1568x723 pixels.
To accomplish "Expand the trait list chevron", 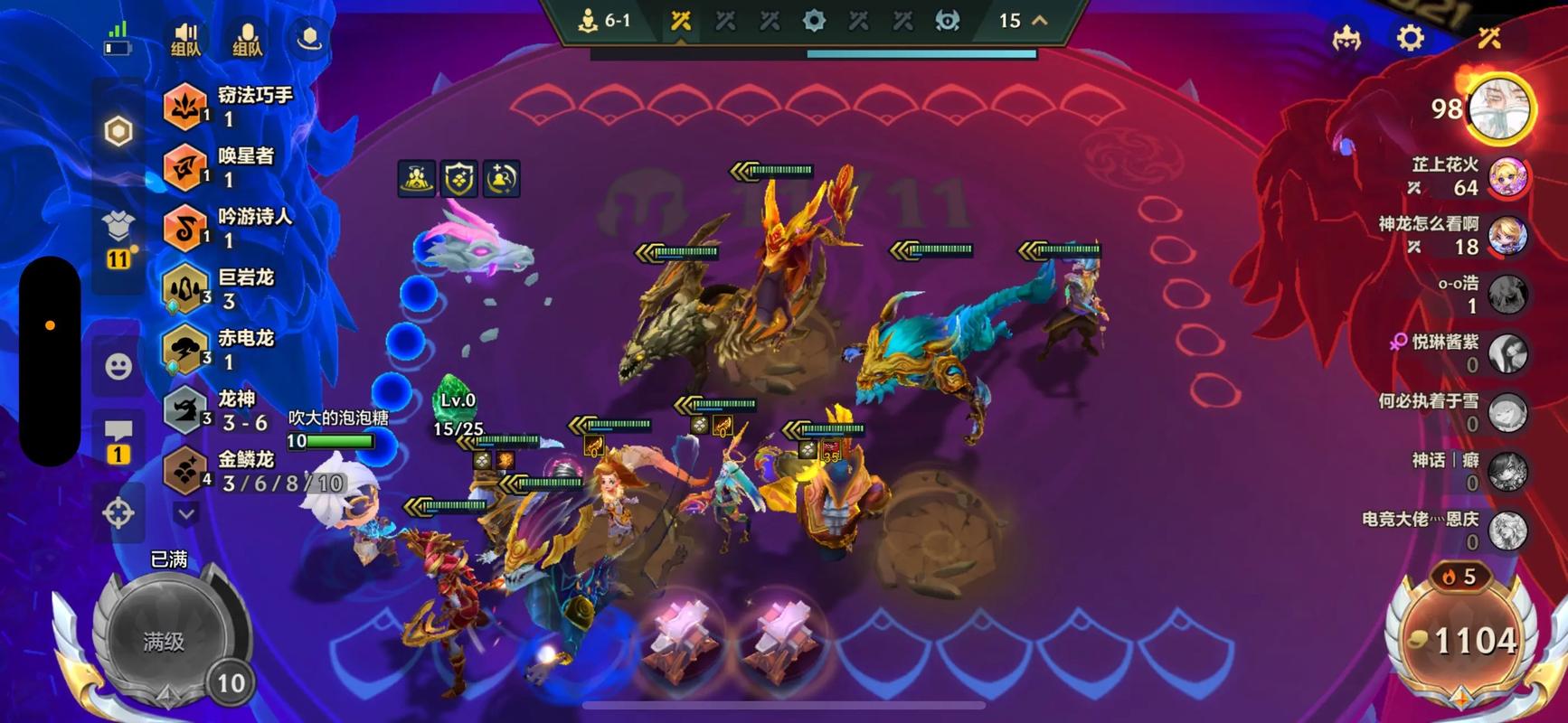I will tap(186, 514).
